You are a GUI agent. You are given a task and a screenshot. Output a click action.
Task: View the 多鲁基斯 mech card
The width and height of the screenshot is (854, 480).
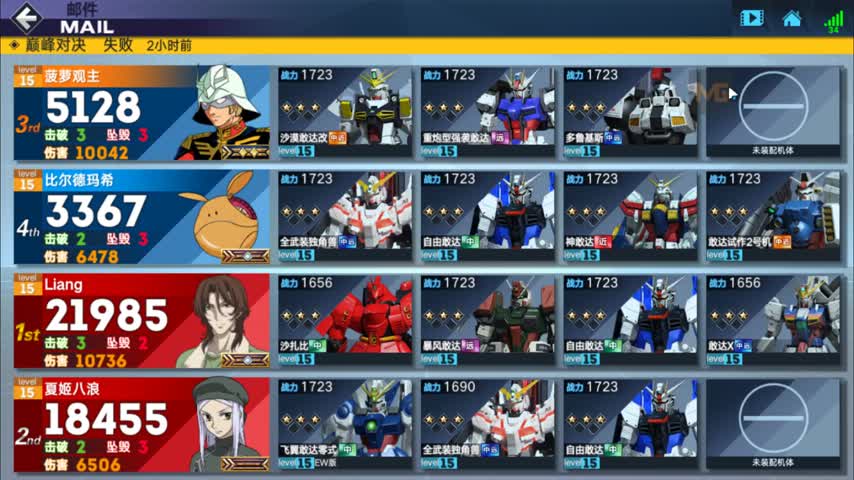click(631, 112)
